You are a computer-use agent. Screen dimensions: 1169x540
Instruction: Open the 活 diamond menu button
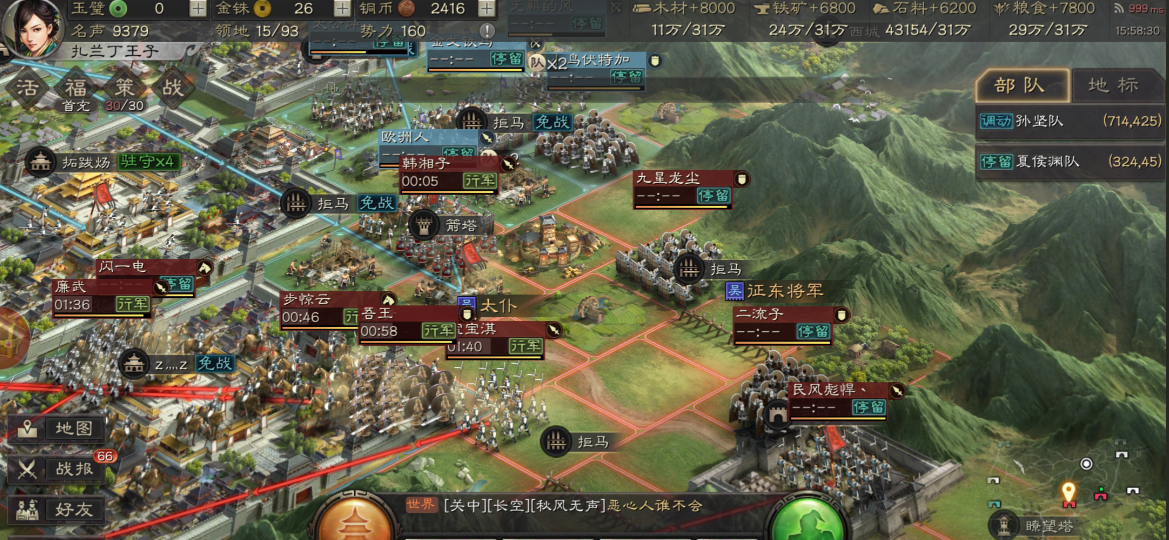(x=28, y=87)
